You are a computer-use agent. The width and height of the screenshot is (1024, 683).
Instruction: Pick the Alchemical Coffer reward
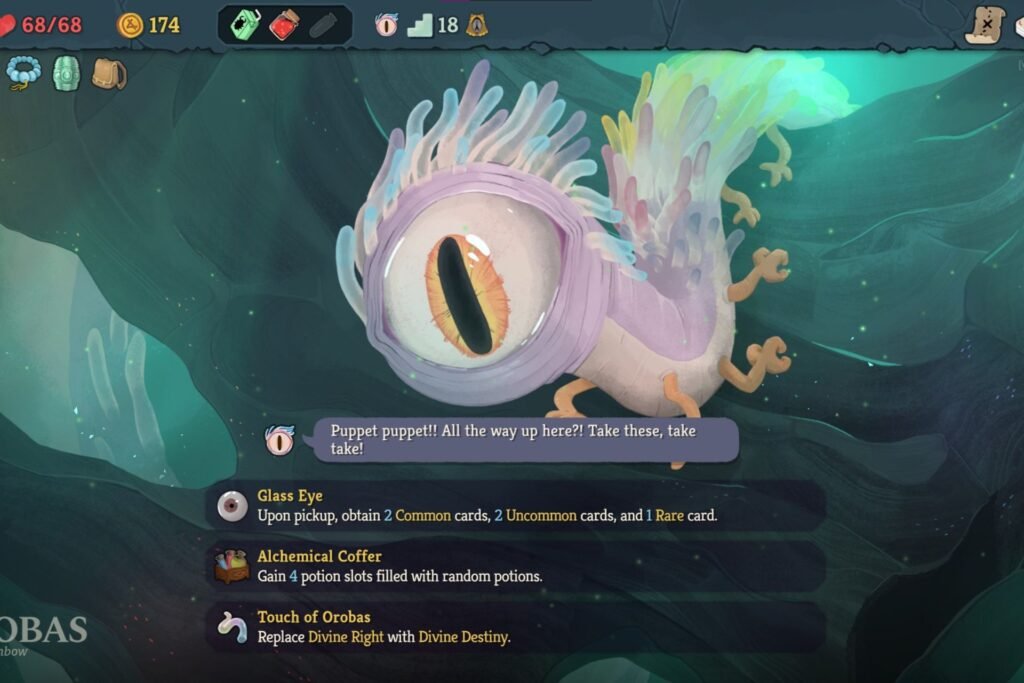pos(515,567)
